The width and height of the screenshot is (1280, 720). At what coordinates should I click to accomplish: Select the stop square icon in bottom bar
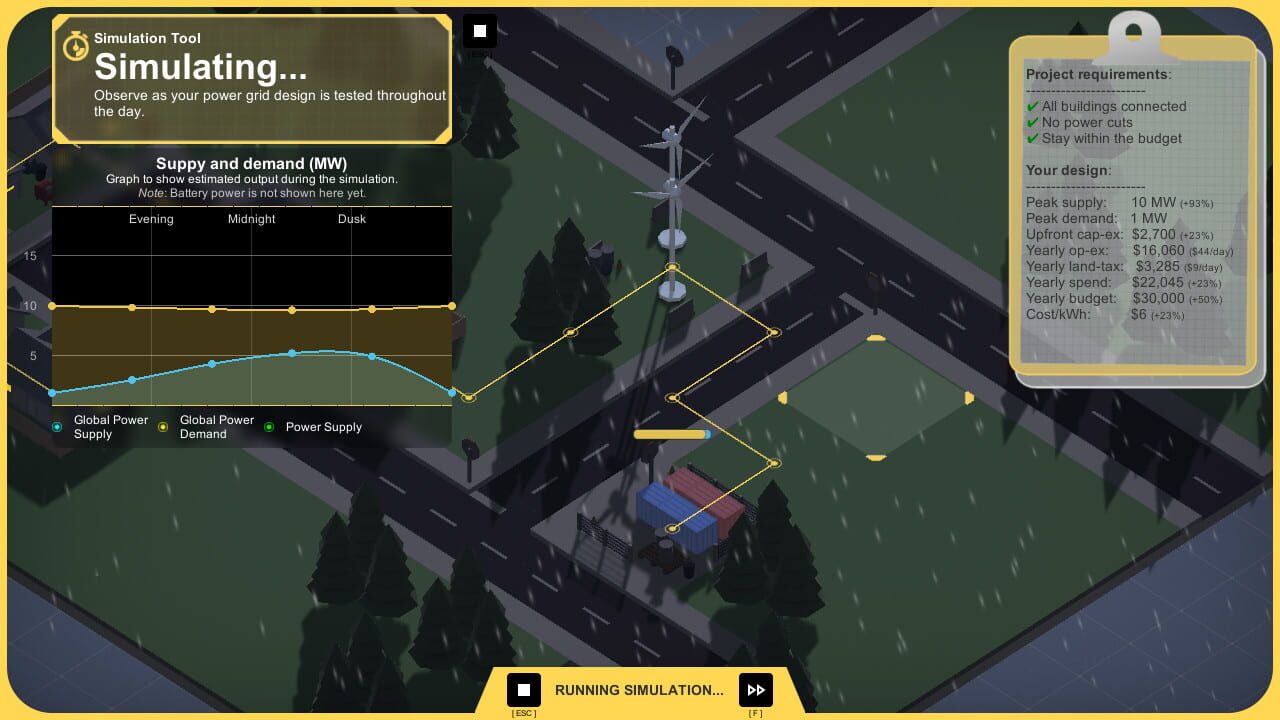pos(523,689)
